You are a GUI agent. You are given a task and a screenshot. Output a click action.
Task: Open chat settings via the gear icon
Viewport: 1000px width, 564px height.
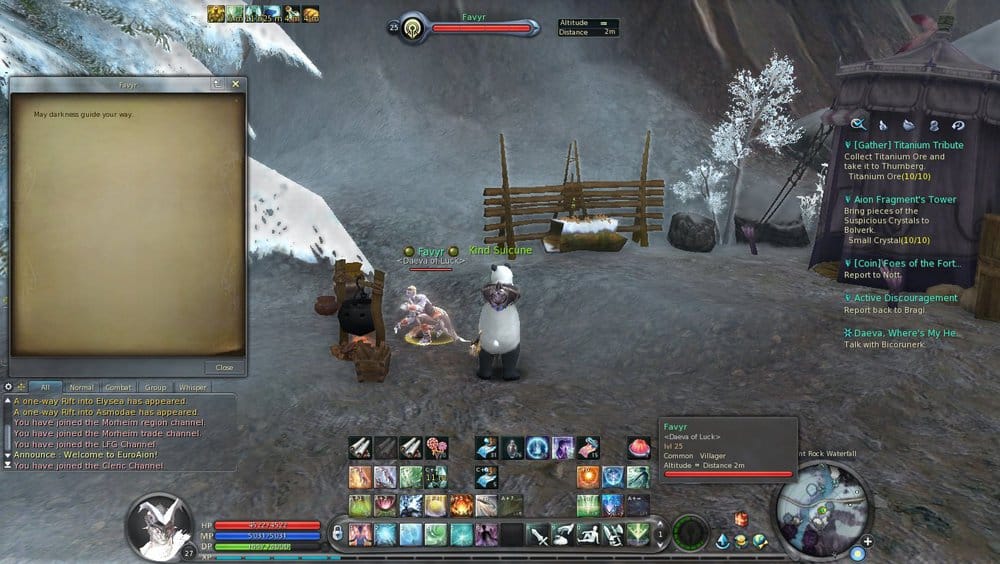8,386
